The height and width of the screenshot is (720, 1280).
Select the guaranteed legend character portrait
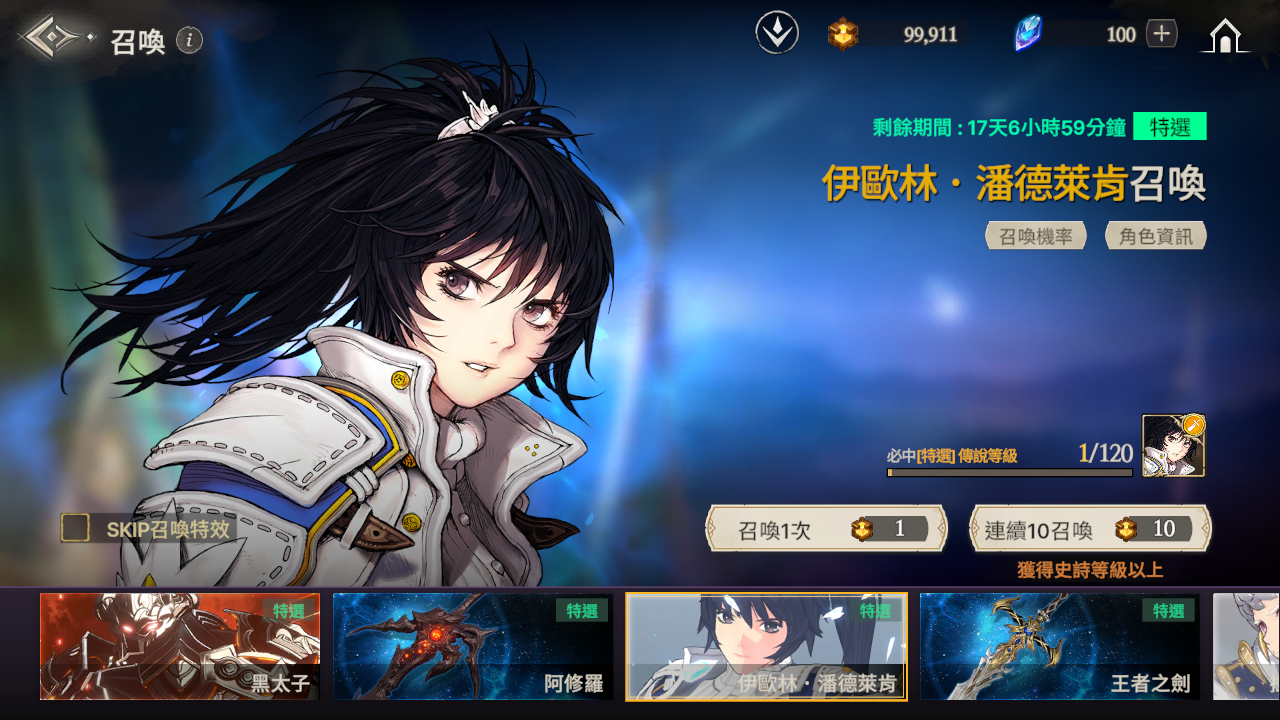1173,446
